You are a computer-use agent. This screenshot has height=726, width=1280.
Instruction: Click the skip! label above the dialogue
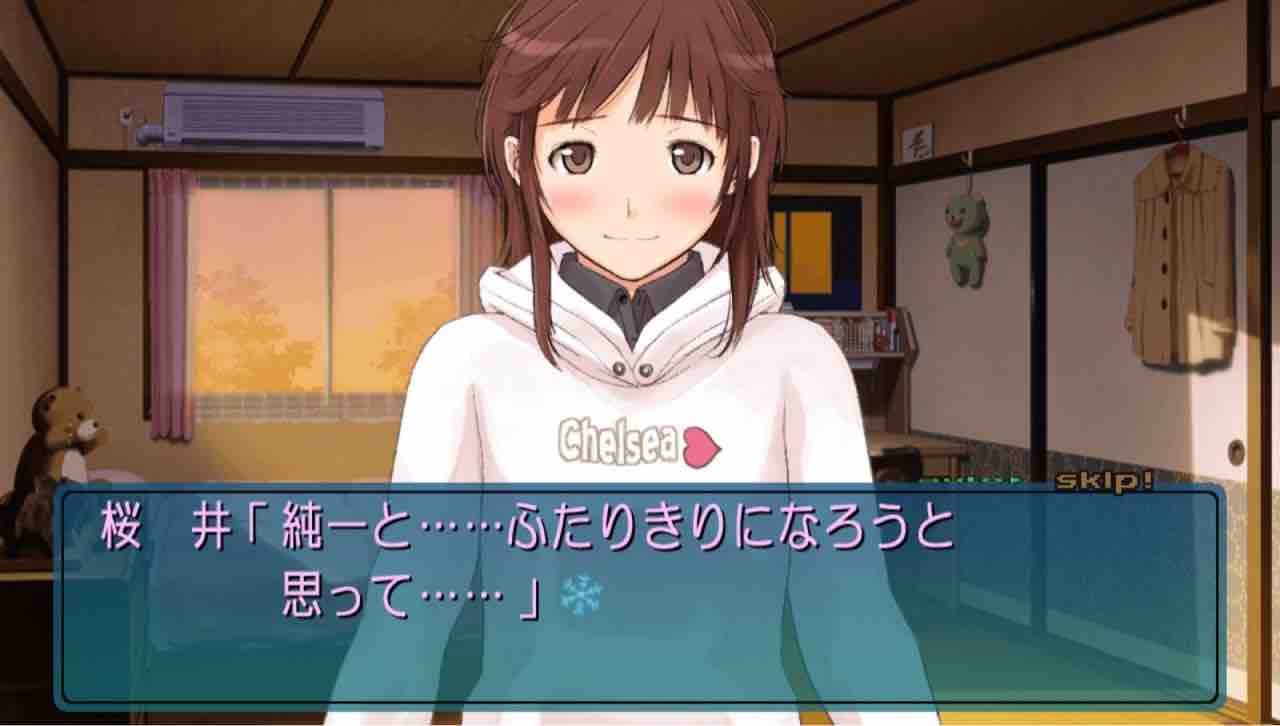point(1104,482)
